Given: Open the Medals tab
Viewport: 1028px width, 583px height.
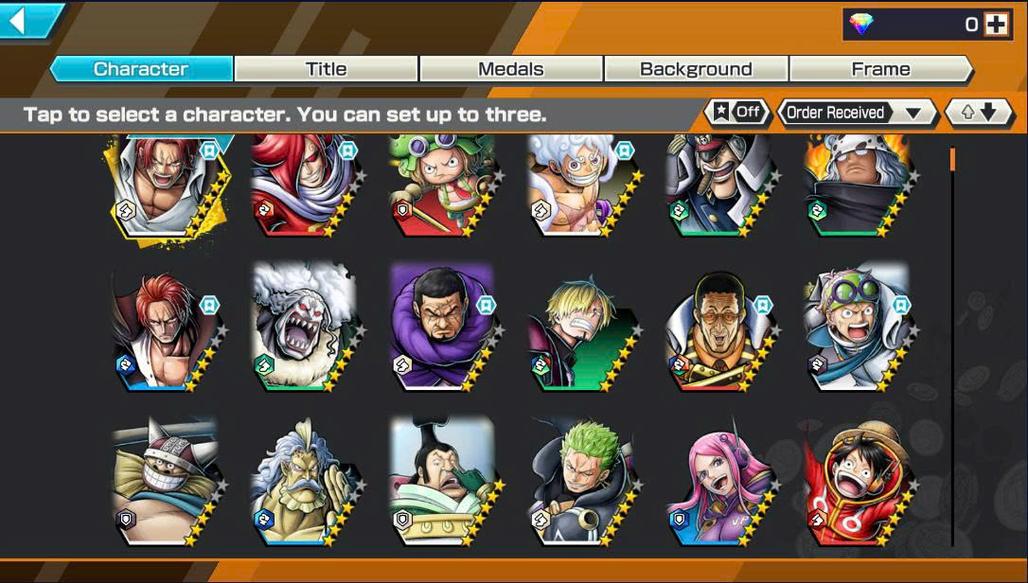Looking at the screenshot, I should coord(511,69).
